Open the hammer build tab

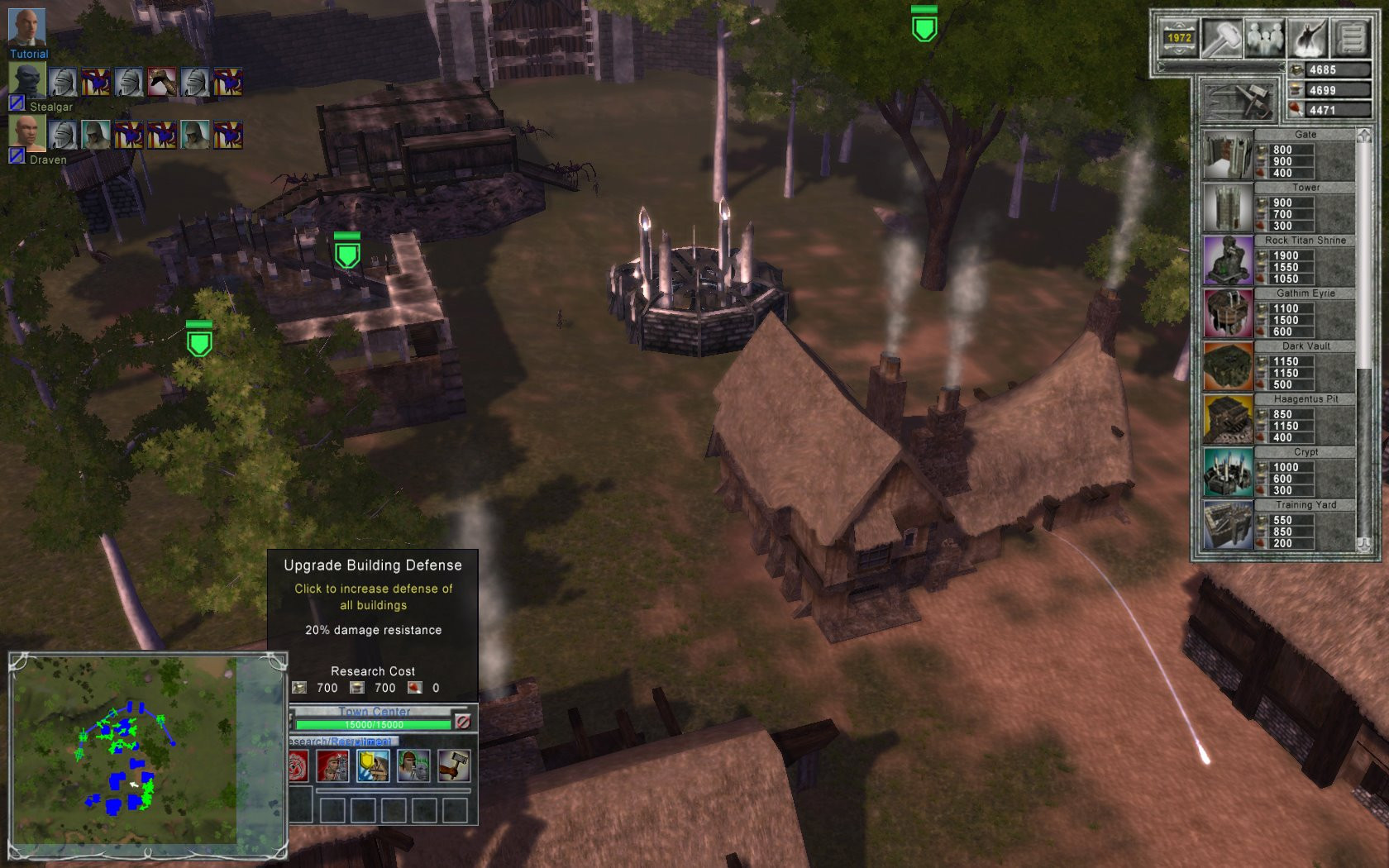[1221, 37]
